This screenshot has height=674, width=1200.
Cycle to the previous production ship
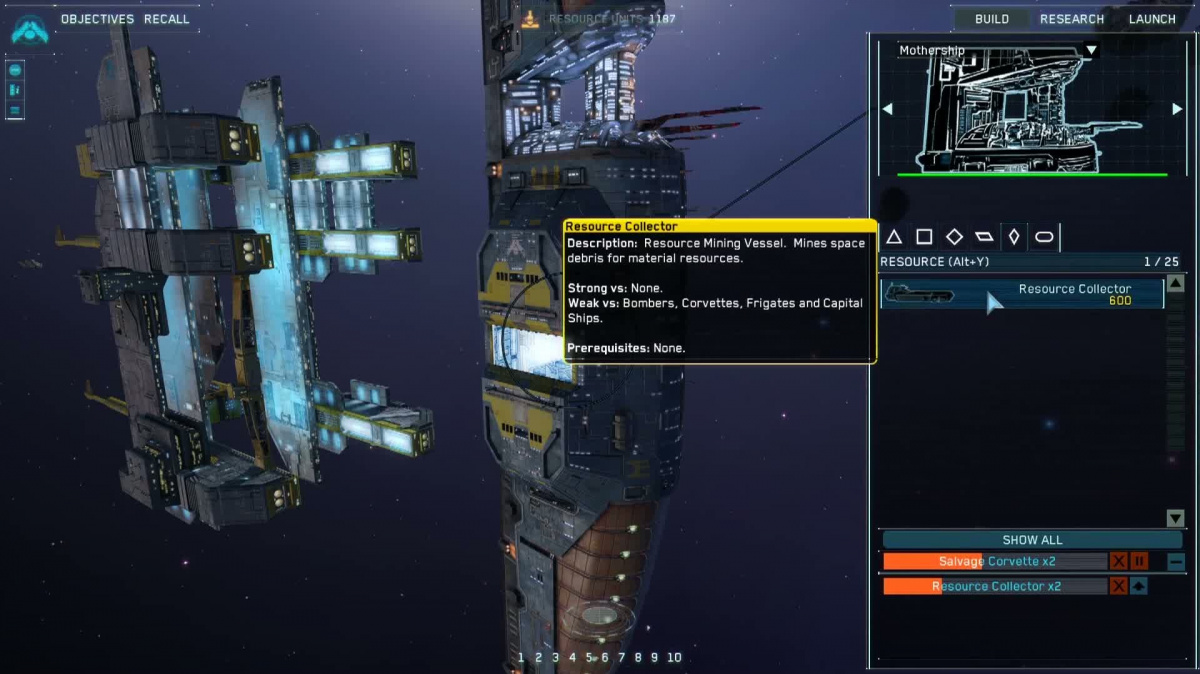click(887, 109)
